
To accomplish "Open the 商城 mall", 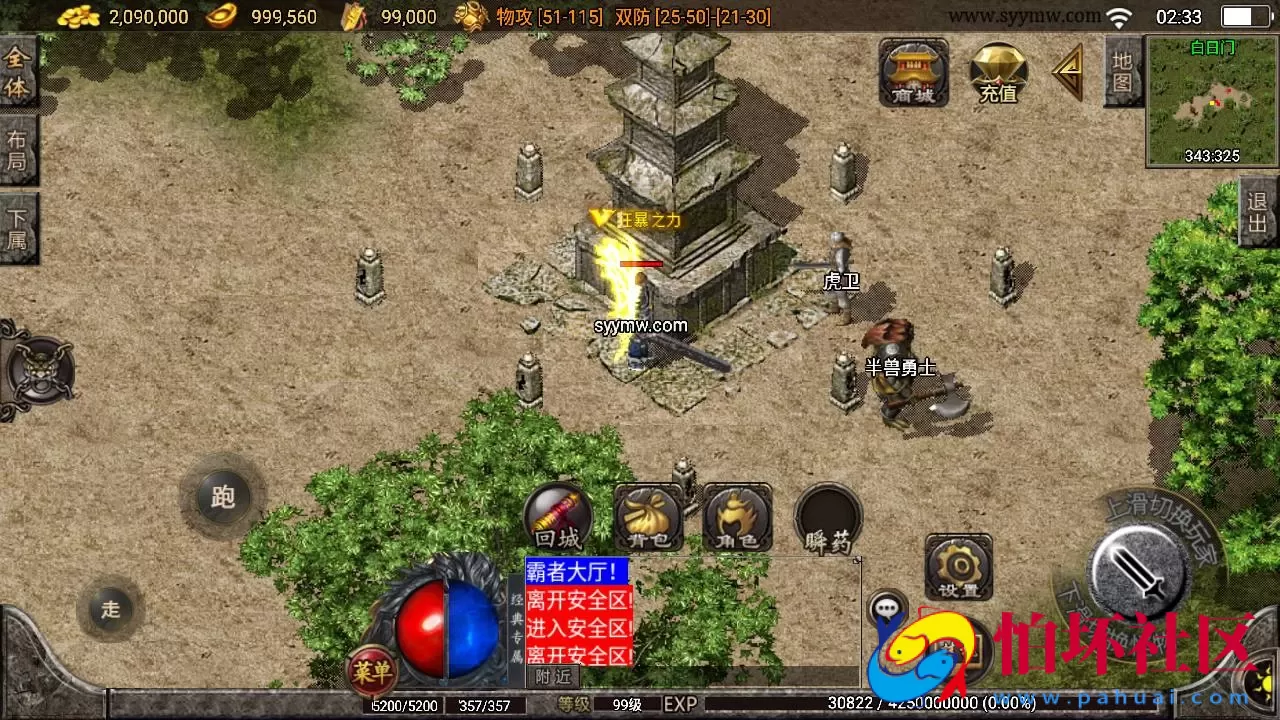I will click(912, 74).
